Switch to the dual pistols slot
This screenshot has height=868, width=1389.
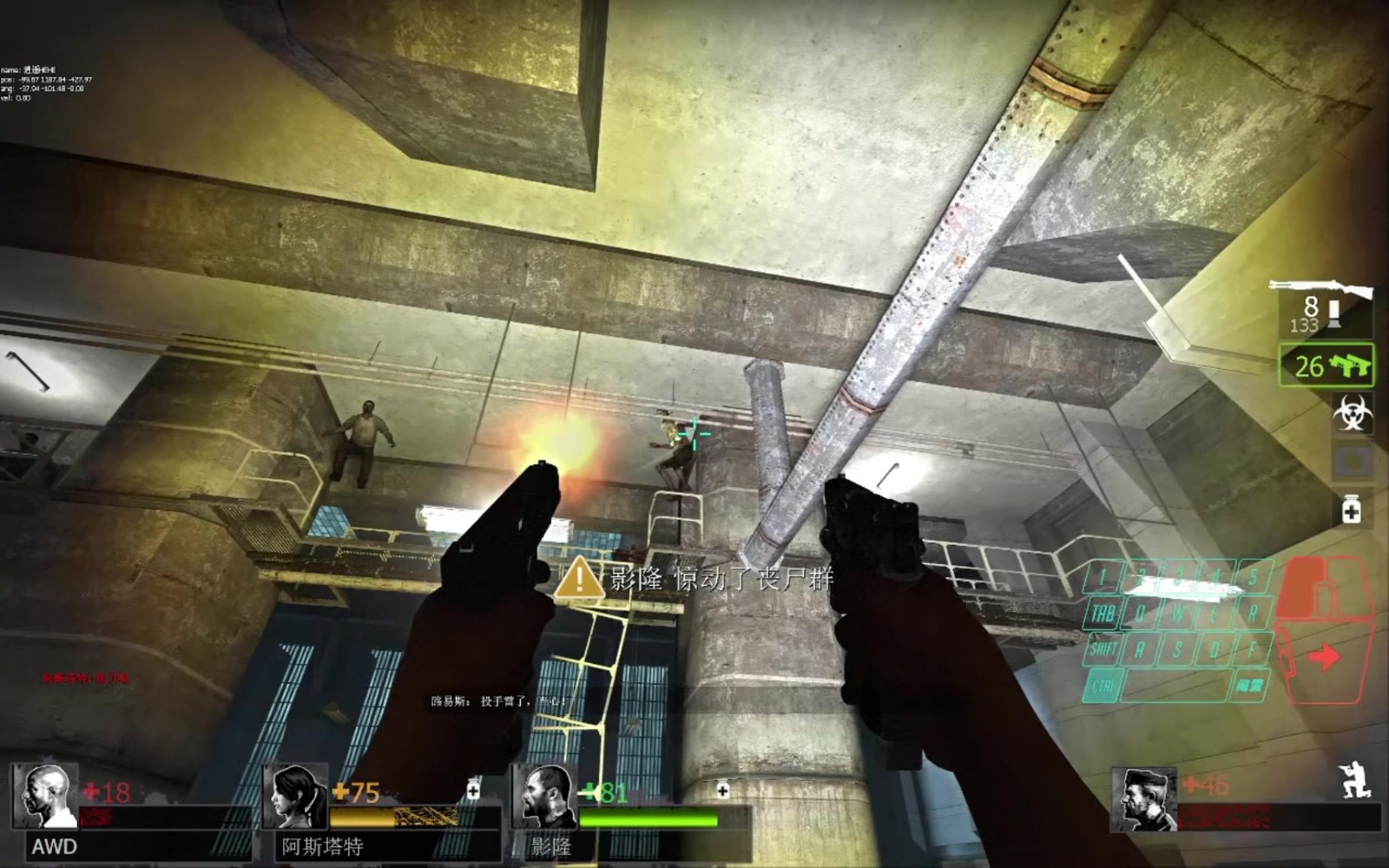[1326, 365]
